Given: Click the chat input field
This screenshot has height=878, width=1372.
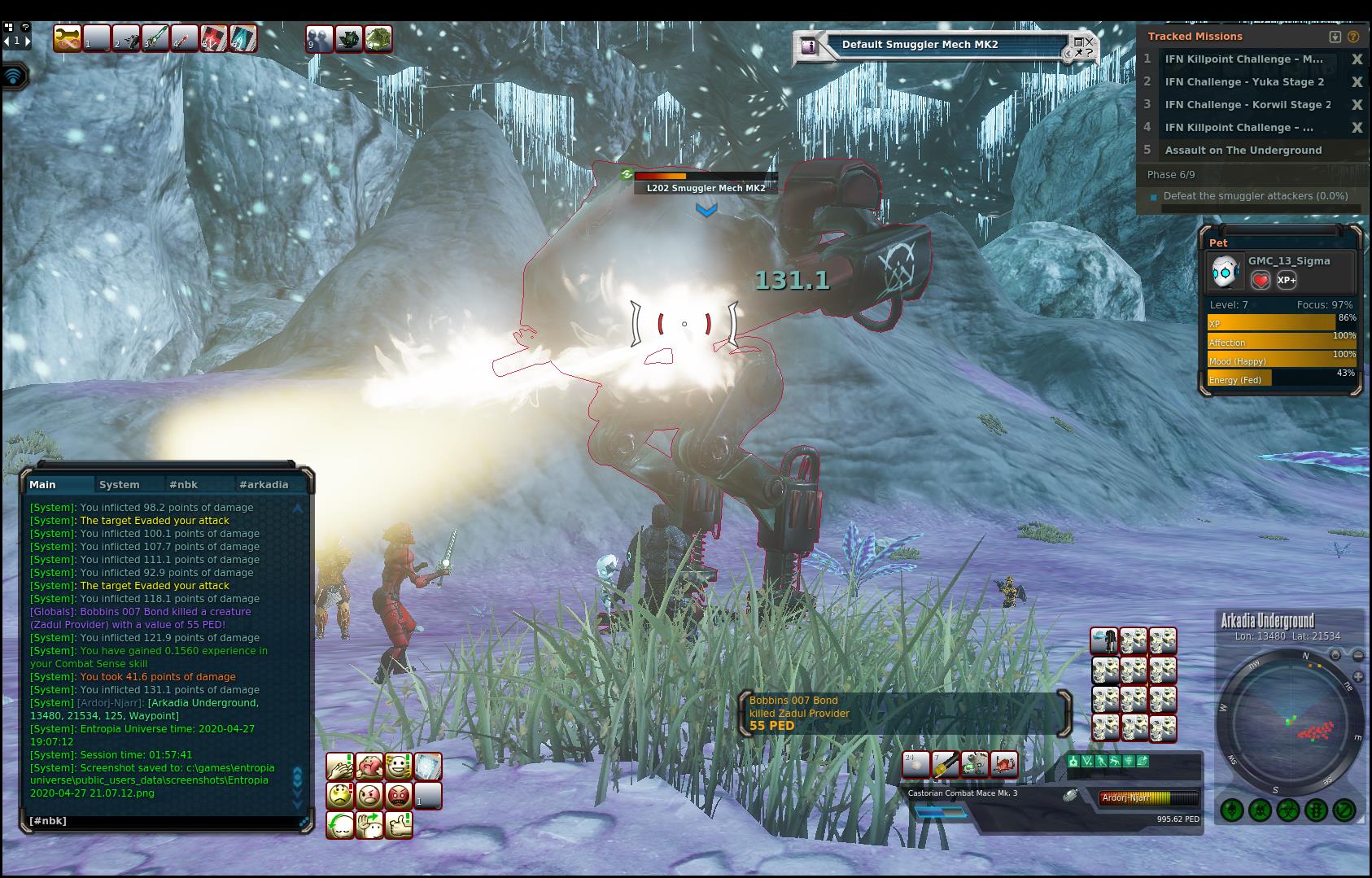Looking at the screenshot, I should coord(163,821).
